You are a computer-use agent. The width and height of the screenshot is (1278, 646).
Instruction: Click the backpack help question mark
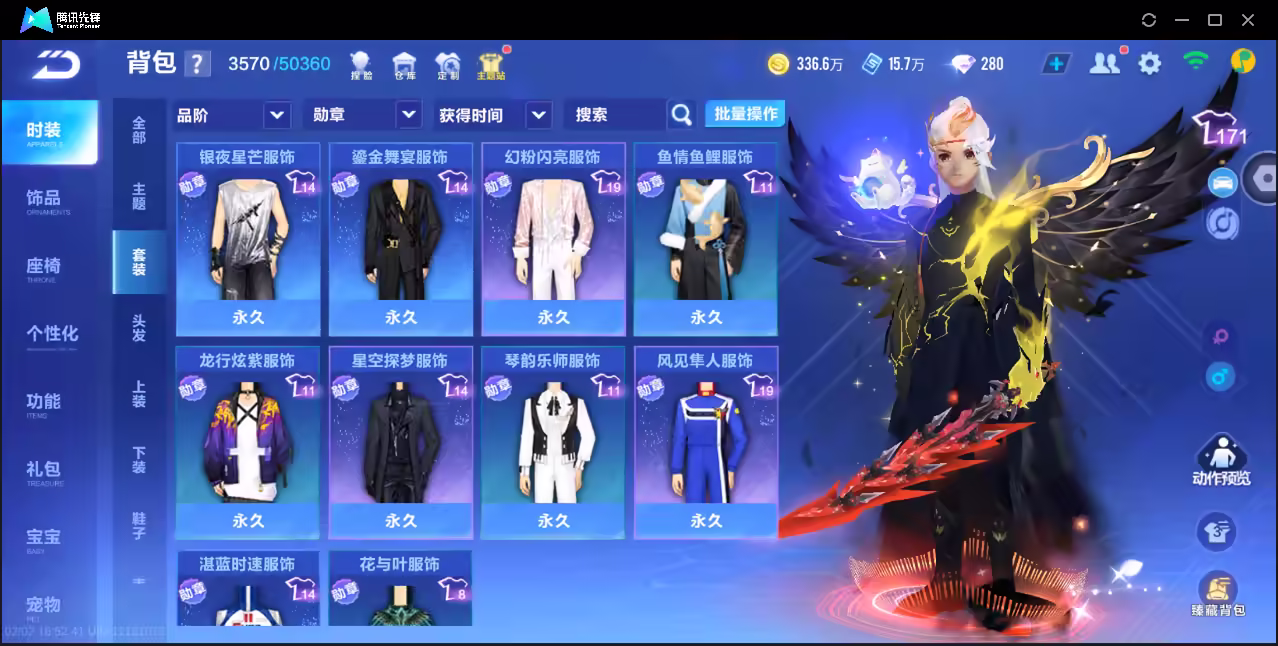click(x=198, y=64)
